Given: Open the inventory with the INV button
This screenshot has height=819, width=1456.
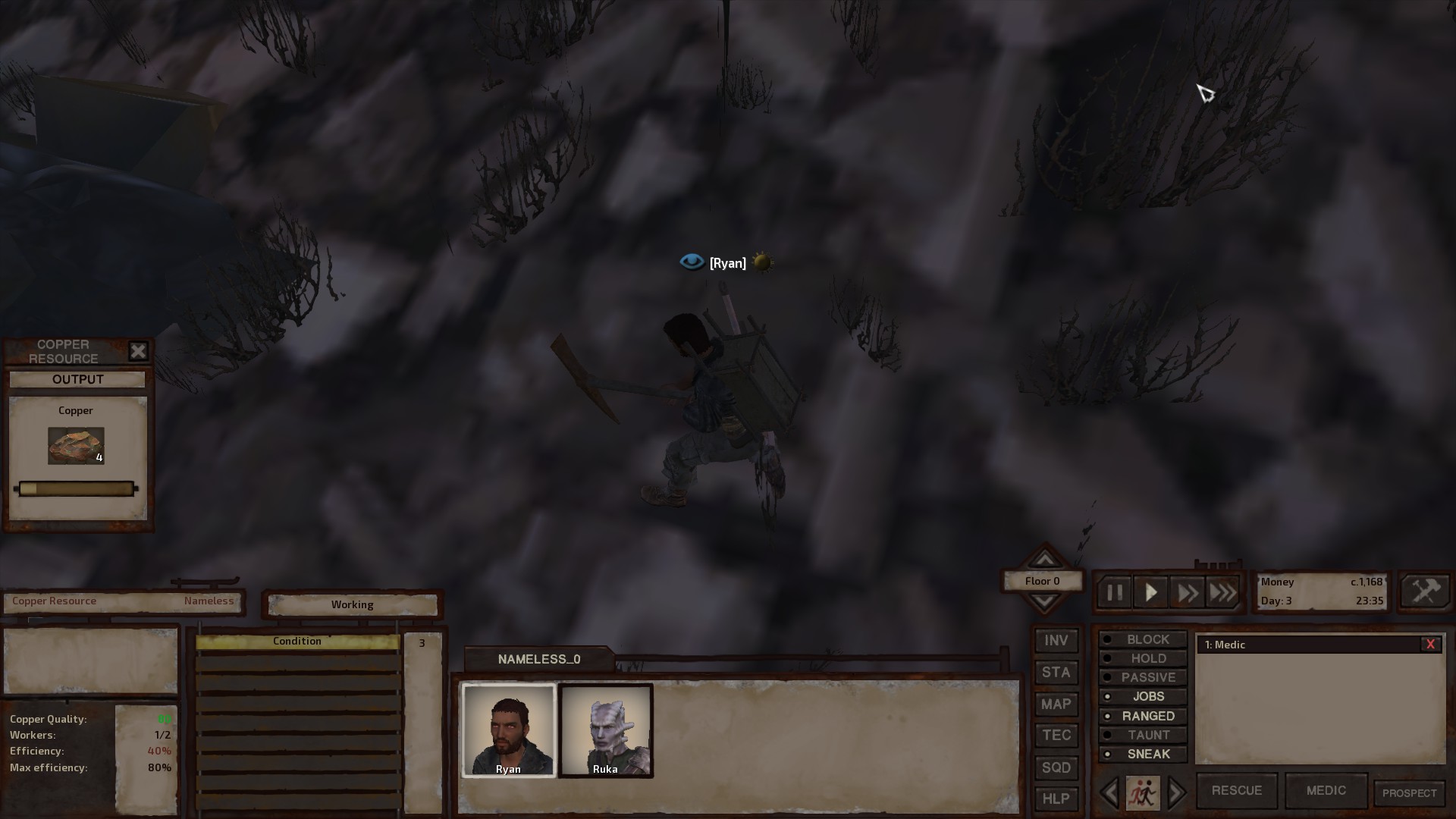Looking at the screenshot, I should pos(1056,641).
